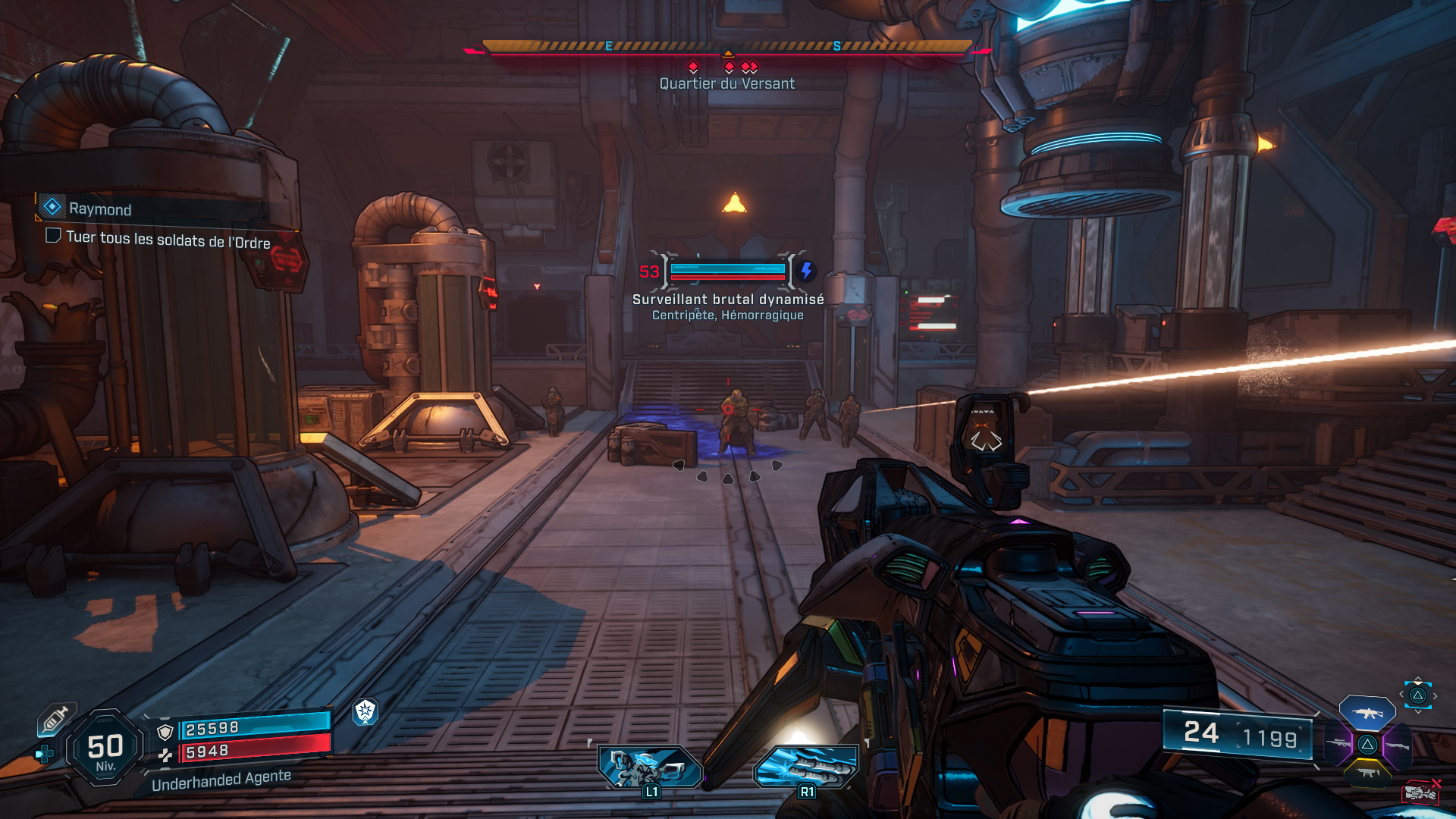Switch to the sniper rifle weapon slot

1339,744
